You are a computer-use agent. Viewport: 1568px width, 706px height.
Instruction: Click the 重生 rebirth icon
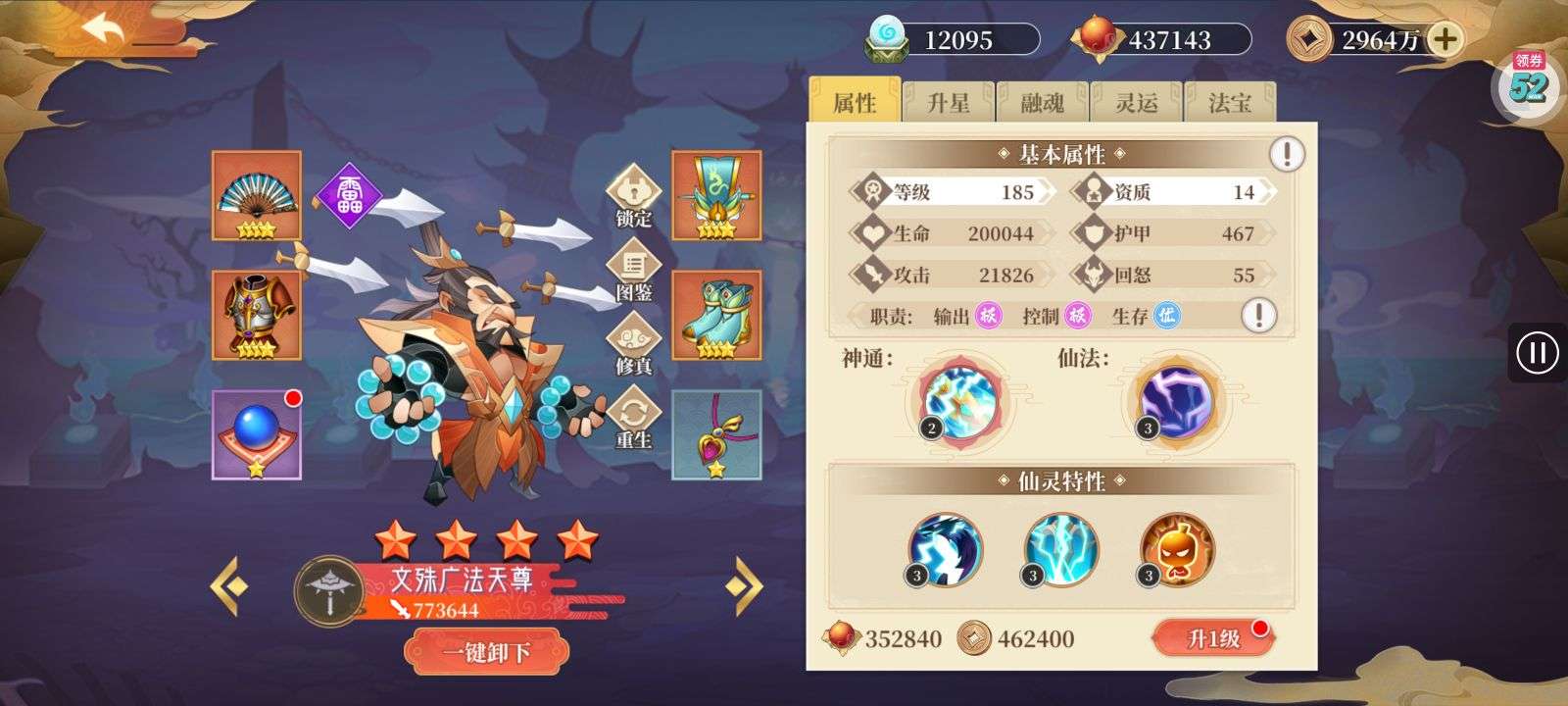coord(634,410)
